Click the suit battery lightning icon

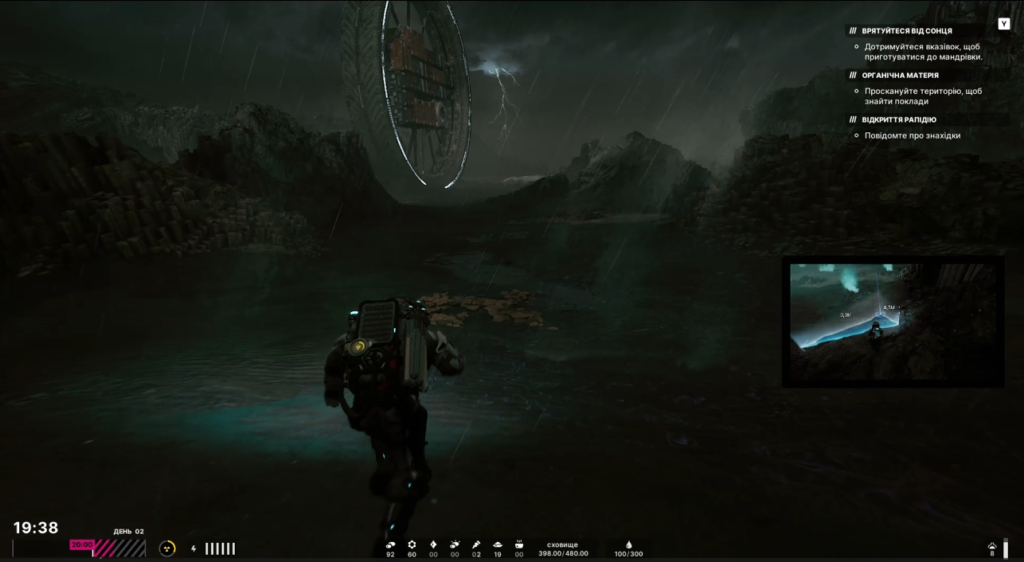[x=193, y=548]
